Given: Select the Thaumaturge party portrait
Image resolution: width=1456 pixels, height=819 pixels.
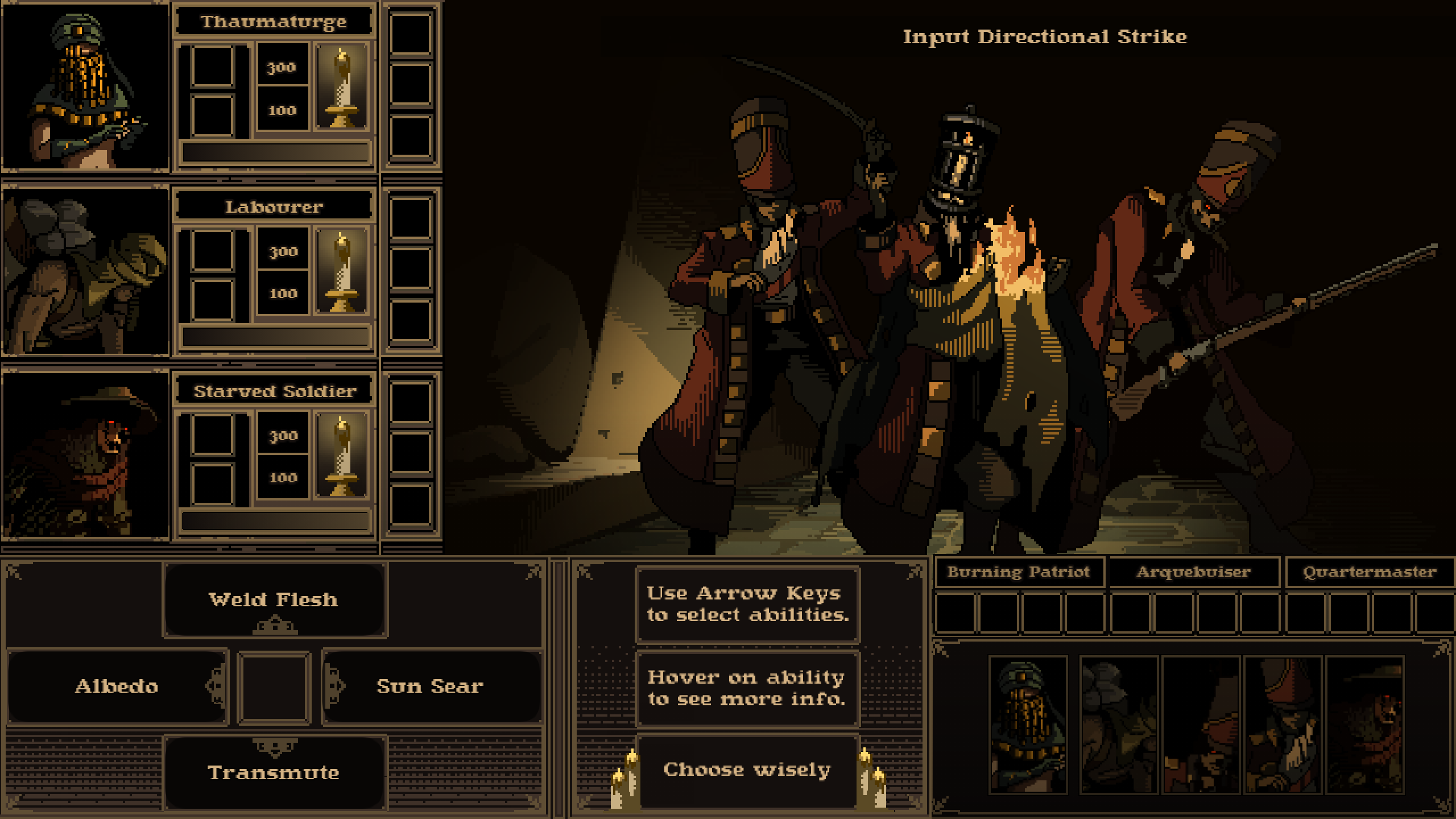Looking at the screenshot, I should pos(85,86).
